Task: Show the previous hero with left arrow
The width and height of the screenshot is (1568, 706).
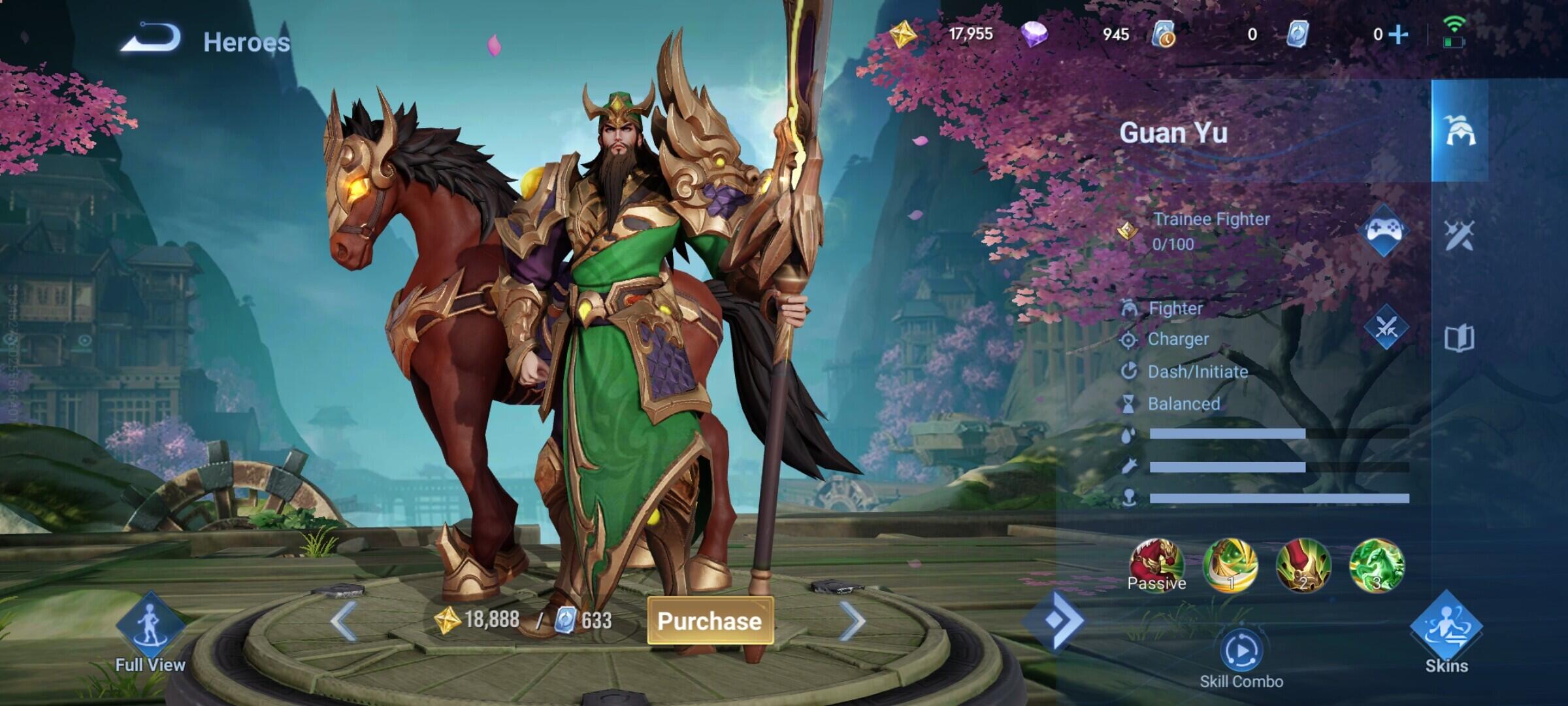Action: pos(344,620)
